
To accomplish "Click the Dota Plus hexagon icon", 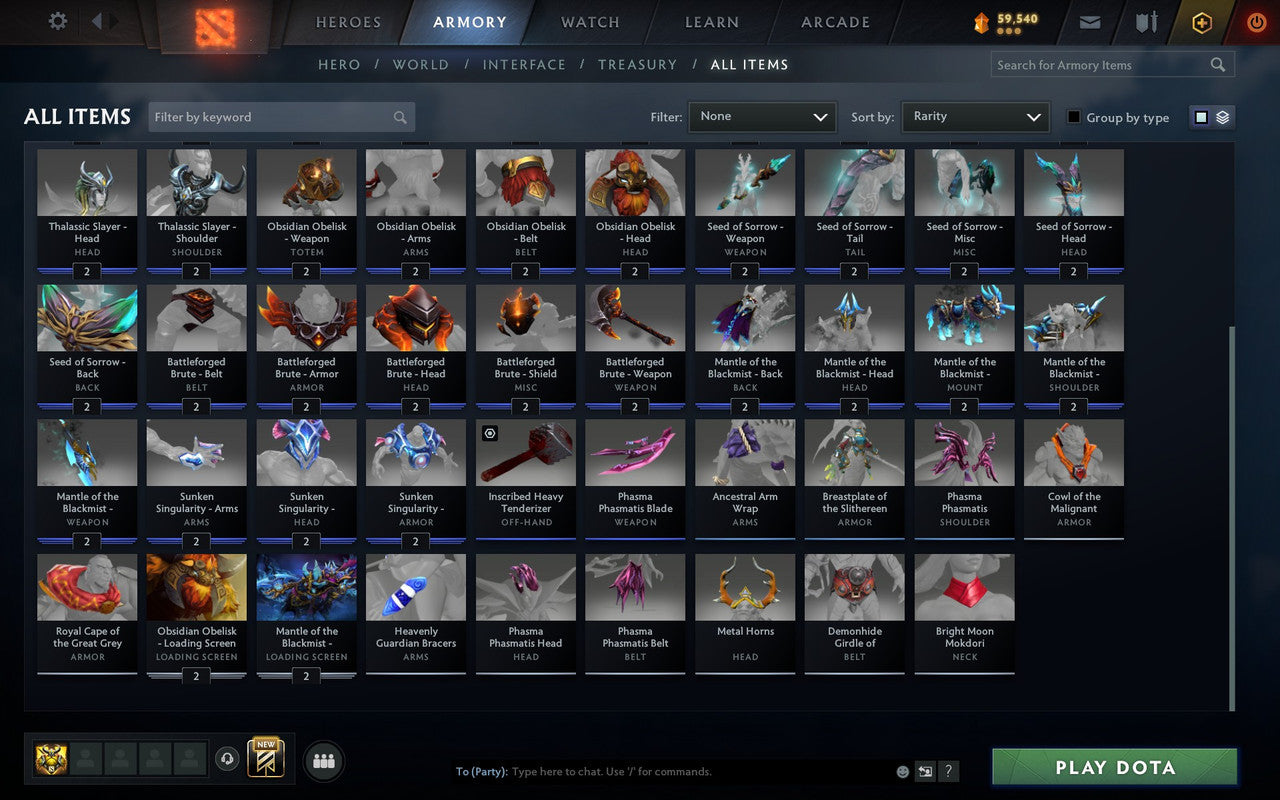I will (1201, 22).
